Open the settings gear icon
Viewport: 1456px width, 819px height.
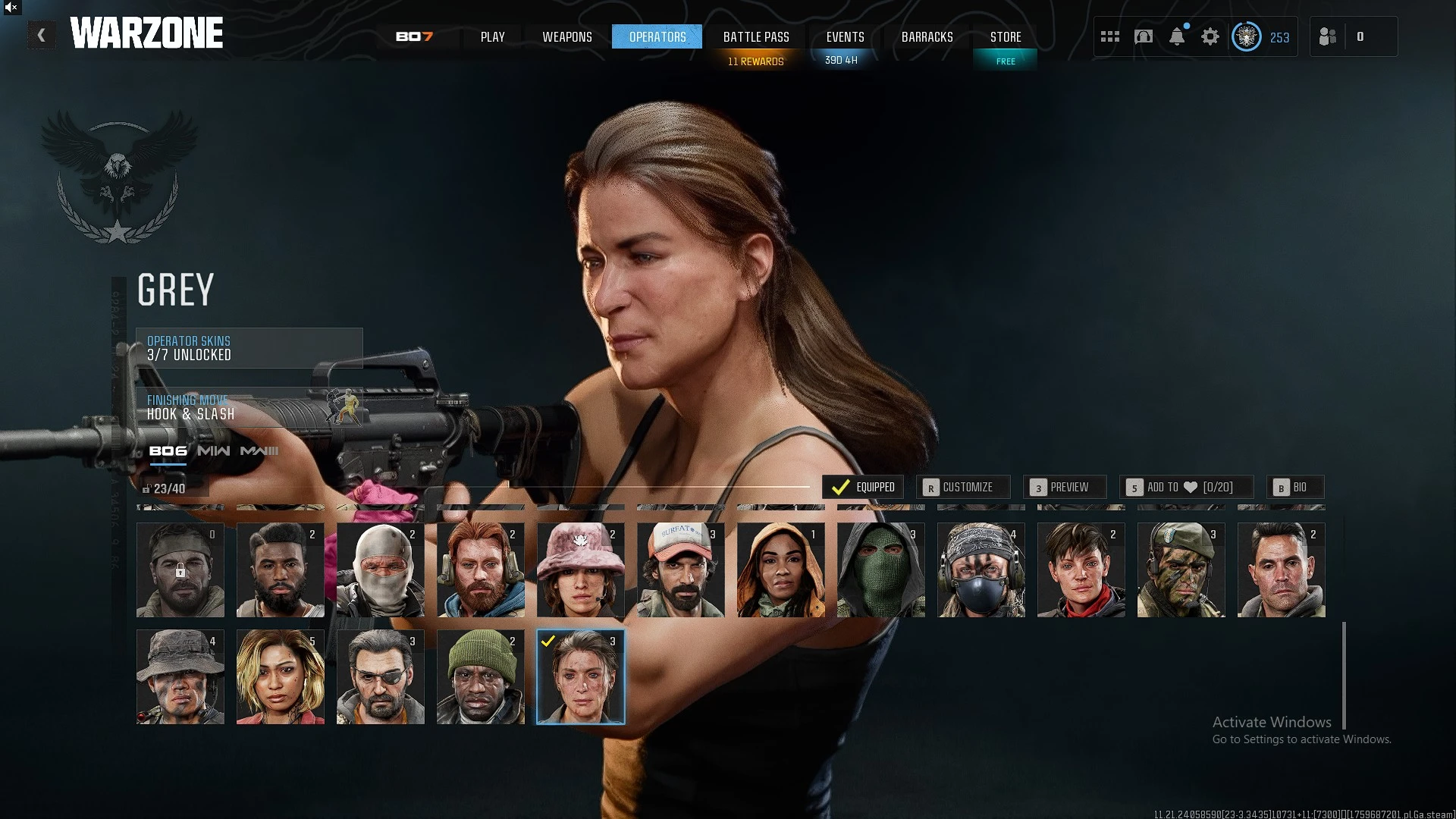click(1210, 36)
